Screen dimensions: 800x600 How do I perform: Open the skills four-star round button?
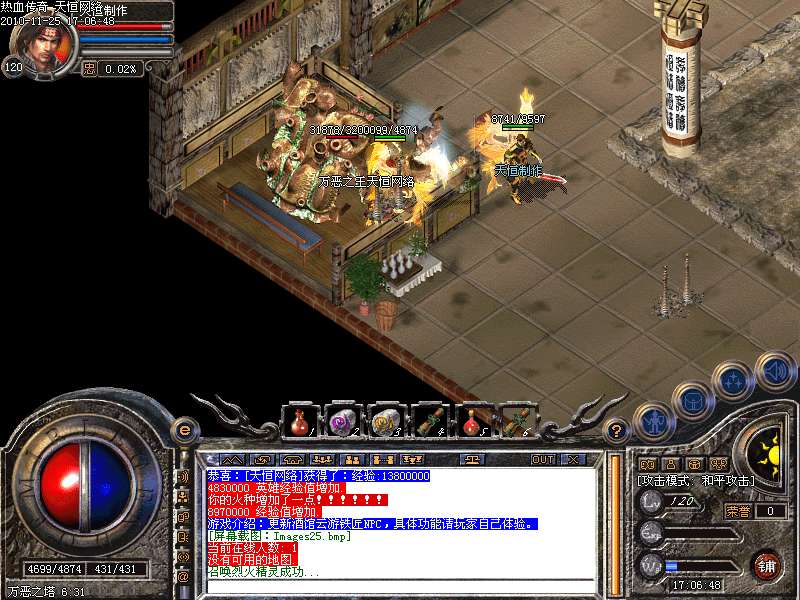coord(735,380)
